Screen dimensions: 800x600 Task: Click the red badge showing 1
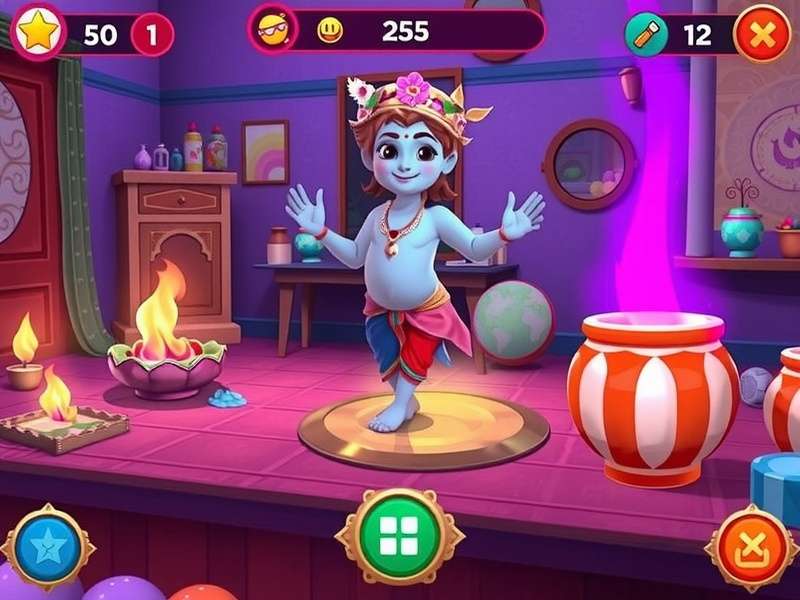[151, 35]
